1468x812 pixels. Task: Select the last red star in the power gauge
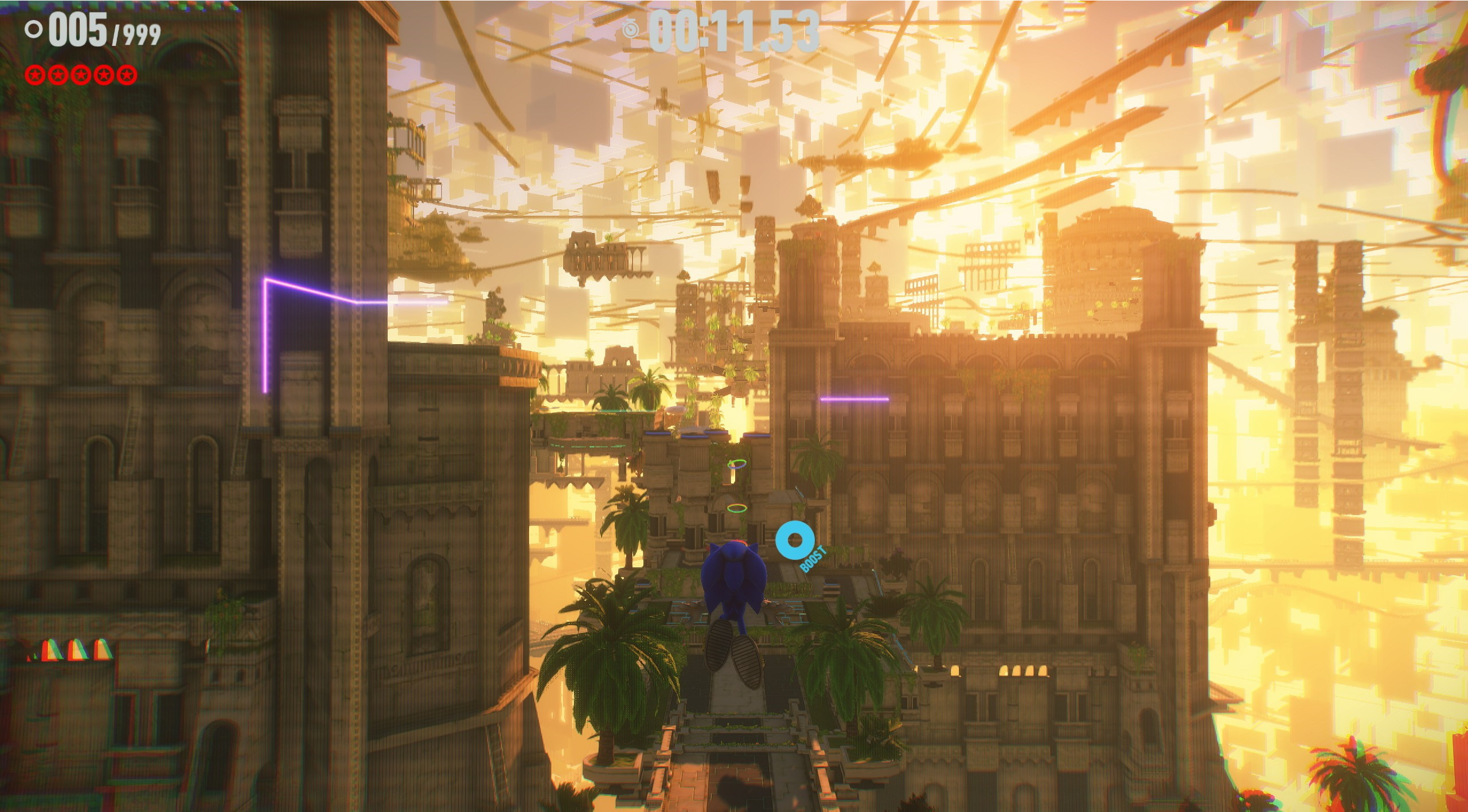click(x=126, y=75)
